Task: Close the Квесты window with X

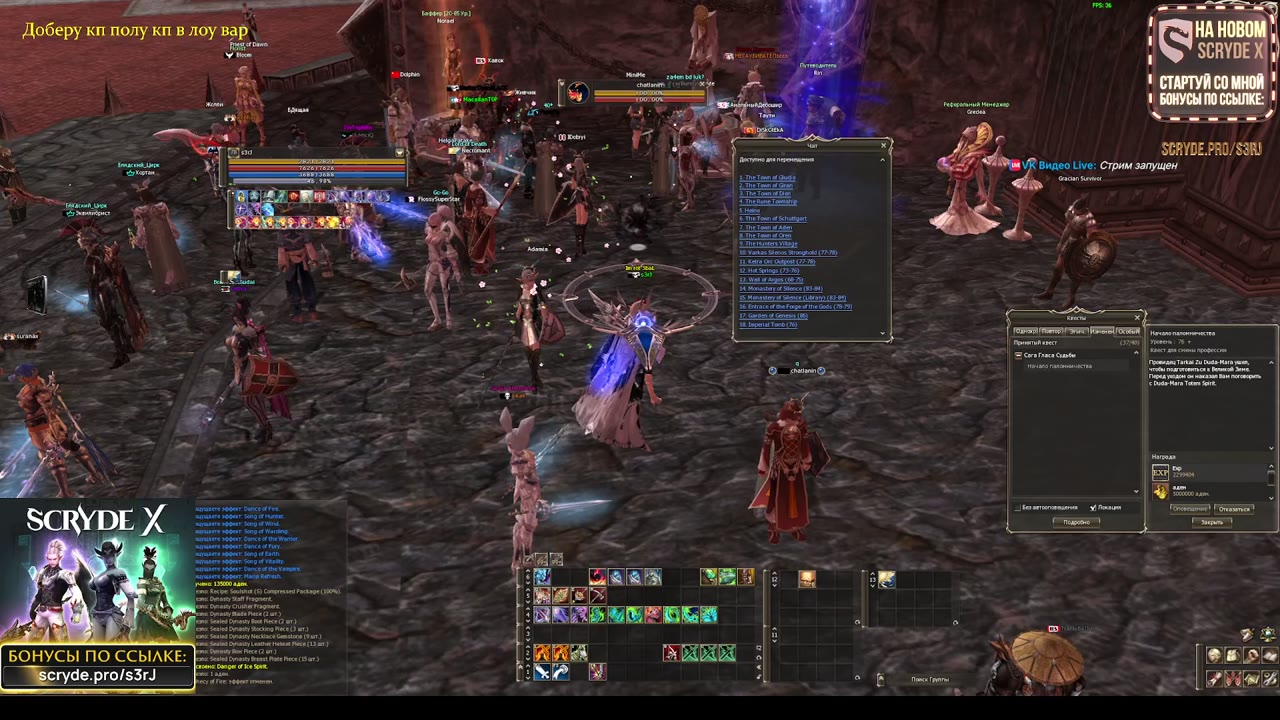Action: pyautogui.click(x=1137, y=318)
